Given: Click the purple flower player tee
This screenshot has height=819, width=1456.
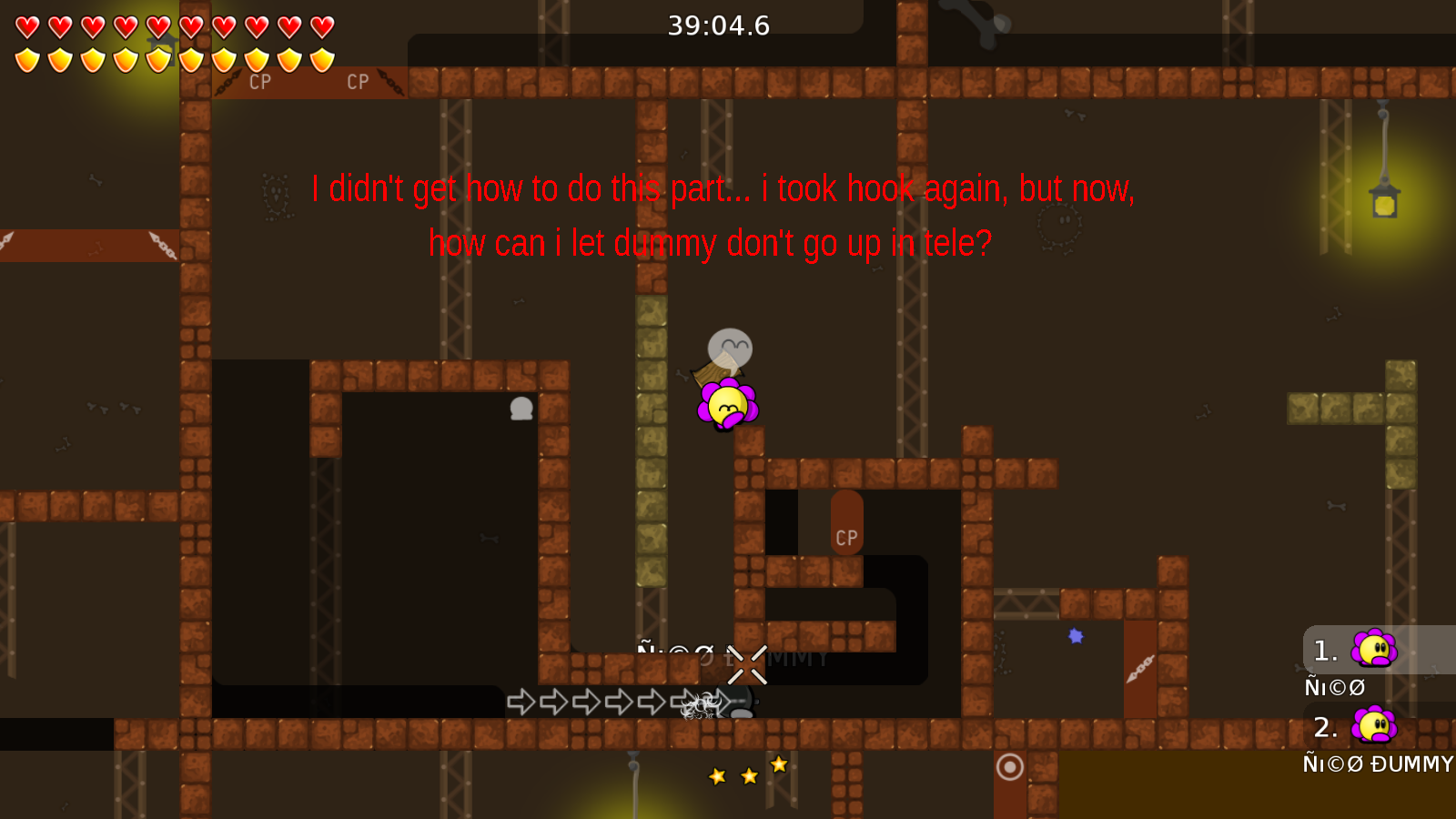Looking at the screenshot, I should (728, 405).
